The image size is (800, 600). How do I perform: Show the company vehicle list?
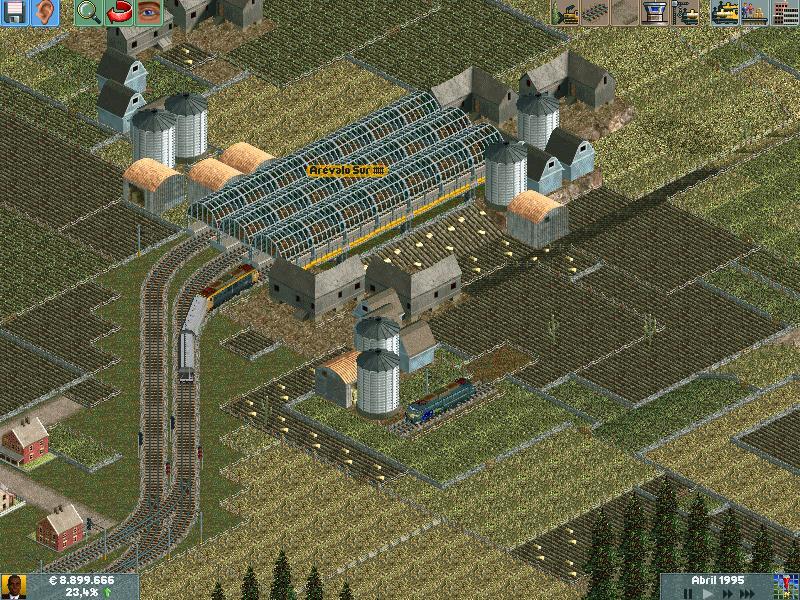(x=725, y=13)
